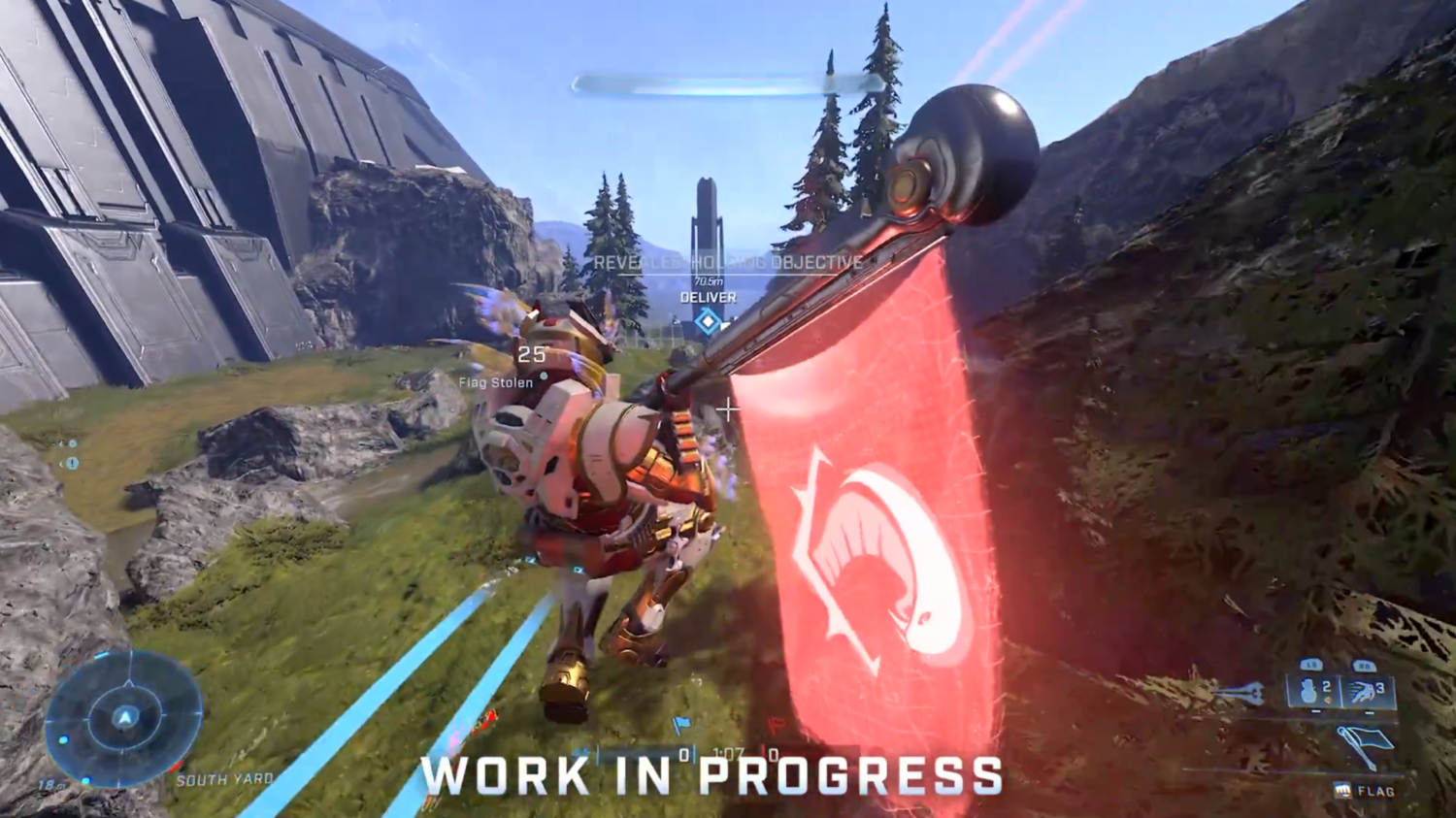This screenshot has height=818, width=1456.
Task: Click the 25 distance marker above Flag Stolen
Action: 530,355
